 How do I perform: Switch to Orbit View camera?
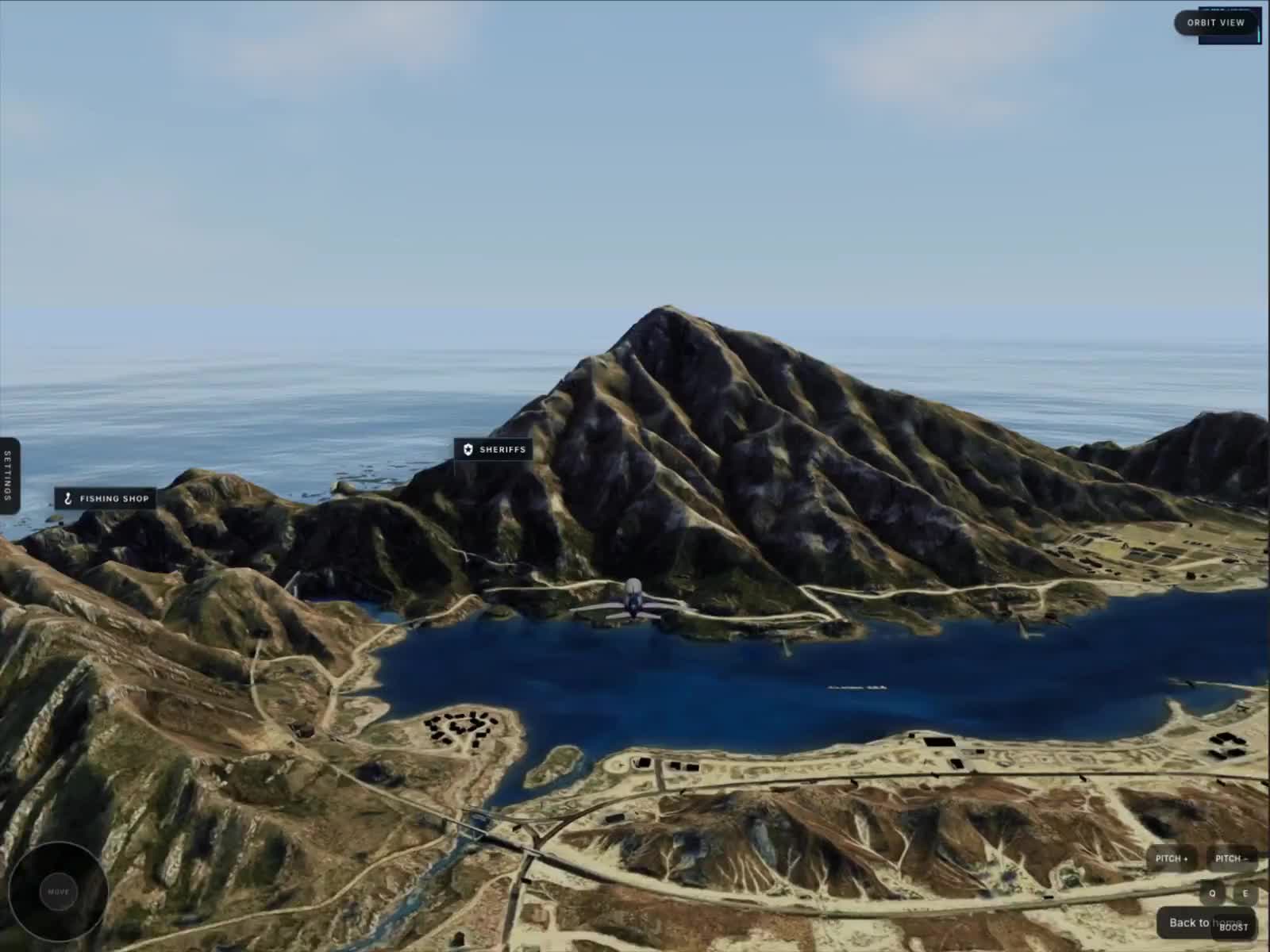click(1215, 23)
